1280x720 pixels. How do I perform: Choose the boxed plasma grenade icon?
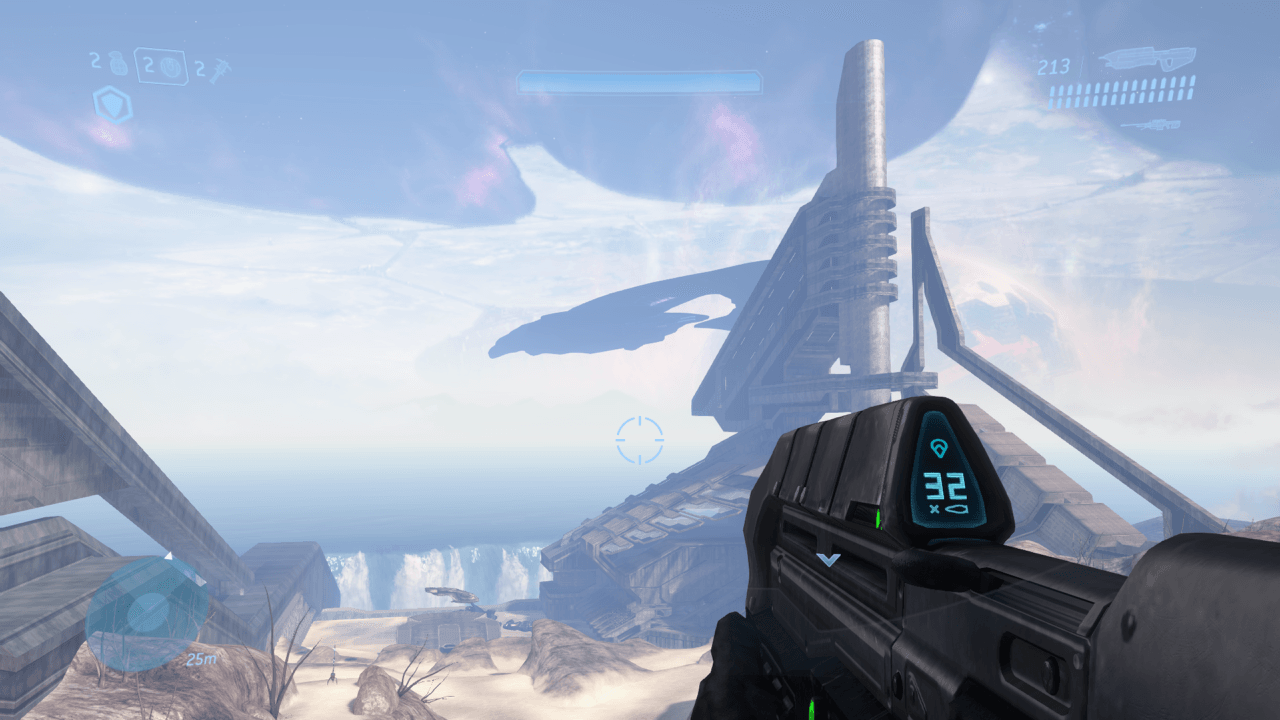tap(168, 66)
